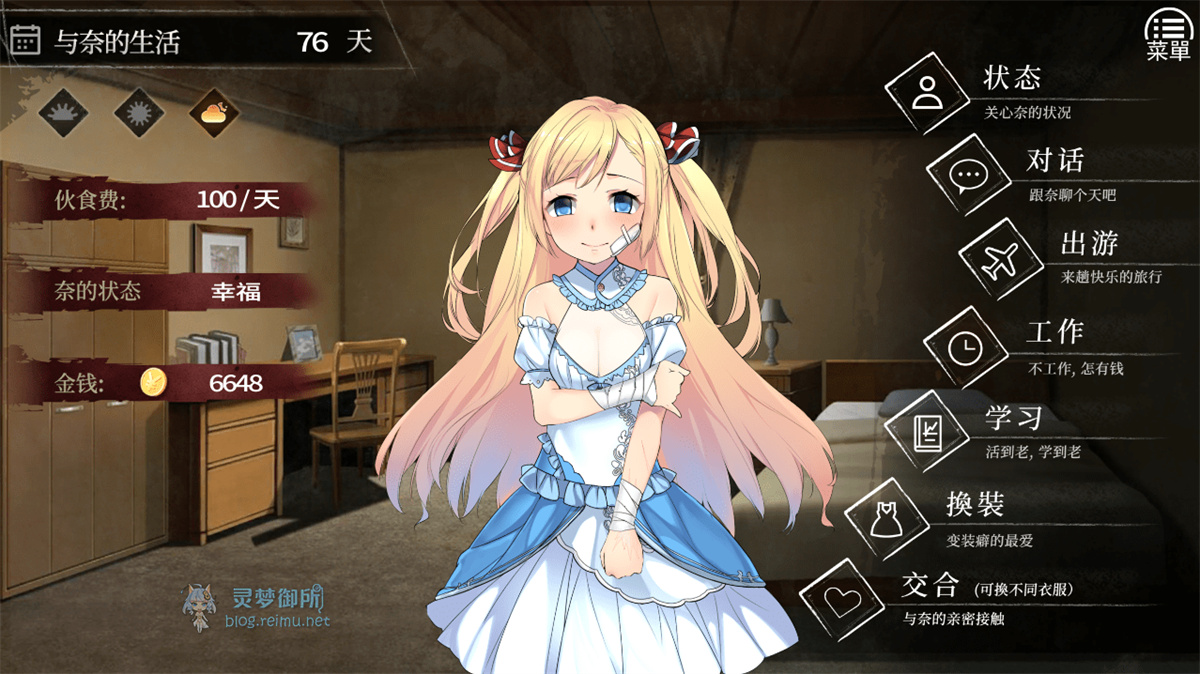Select the 交合 heart option
Image resolution: width=1200 pixels, height=674 pixels.
[x=841, y=601]
